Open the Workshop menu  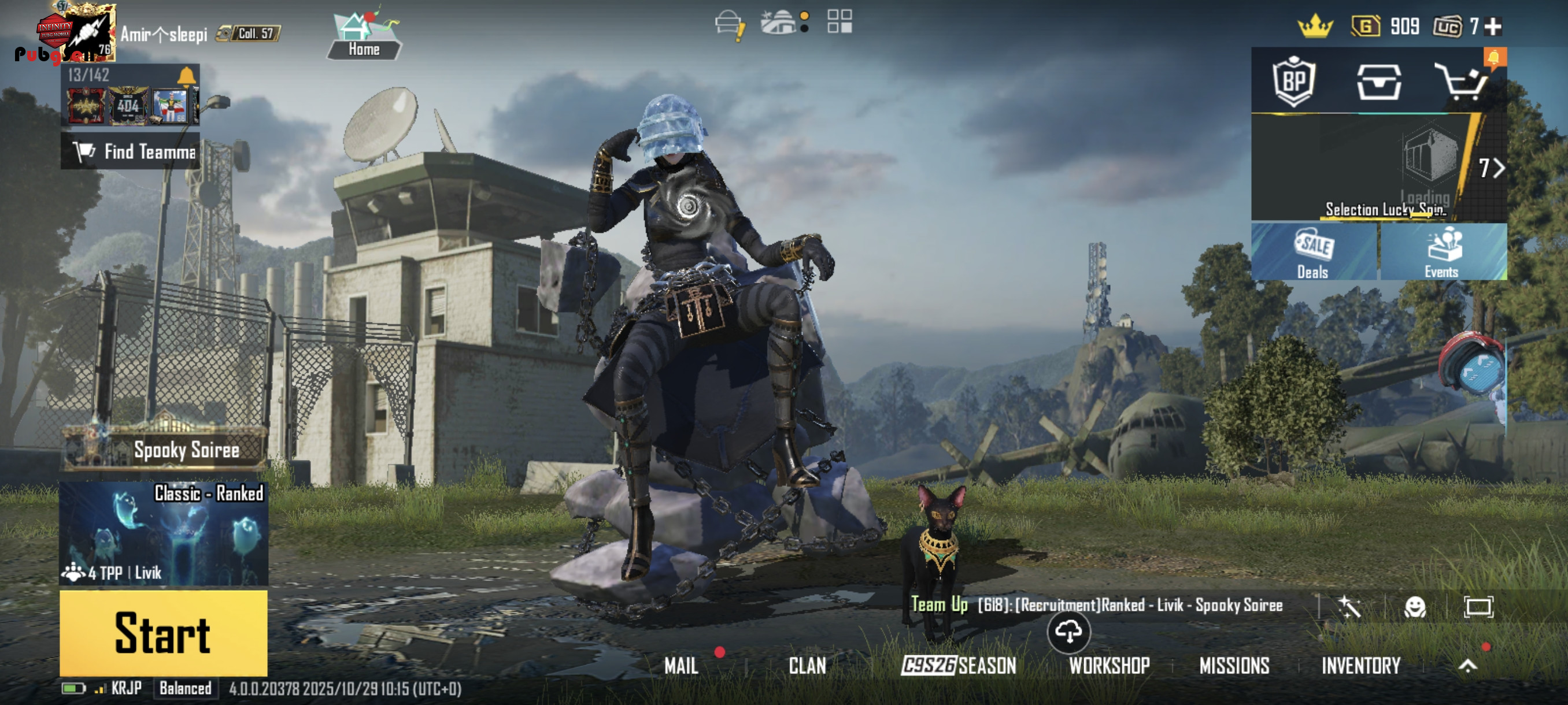click(1109, 666)
